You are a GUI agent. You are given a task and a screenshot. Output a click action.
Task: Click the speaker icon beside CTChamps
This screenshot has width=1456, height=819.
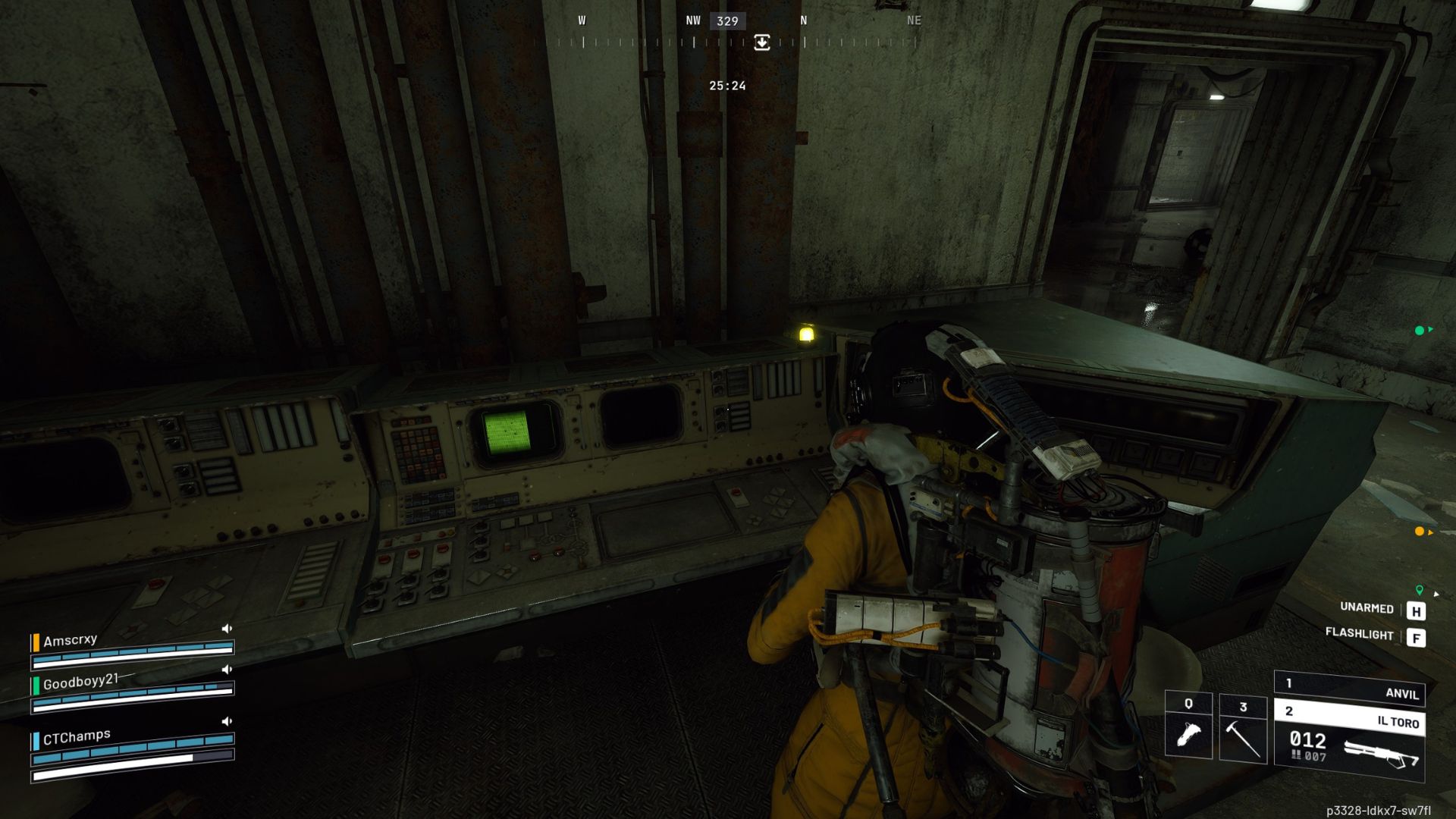(x=227, y=721)
